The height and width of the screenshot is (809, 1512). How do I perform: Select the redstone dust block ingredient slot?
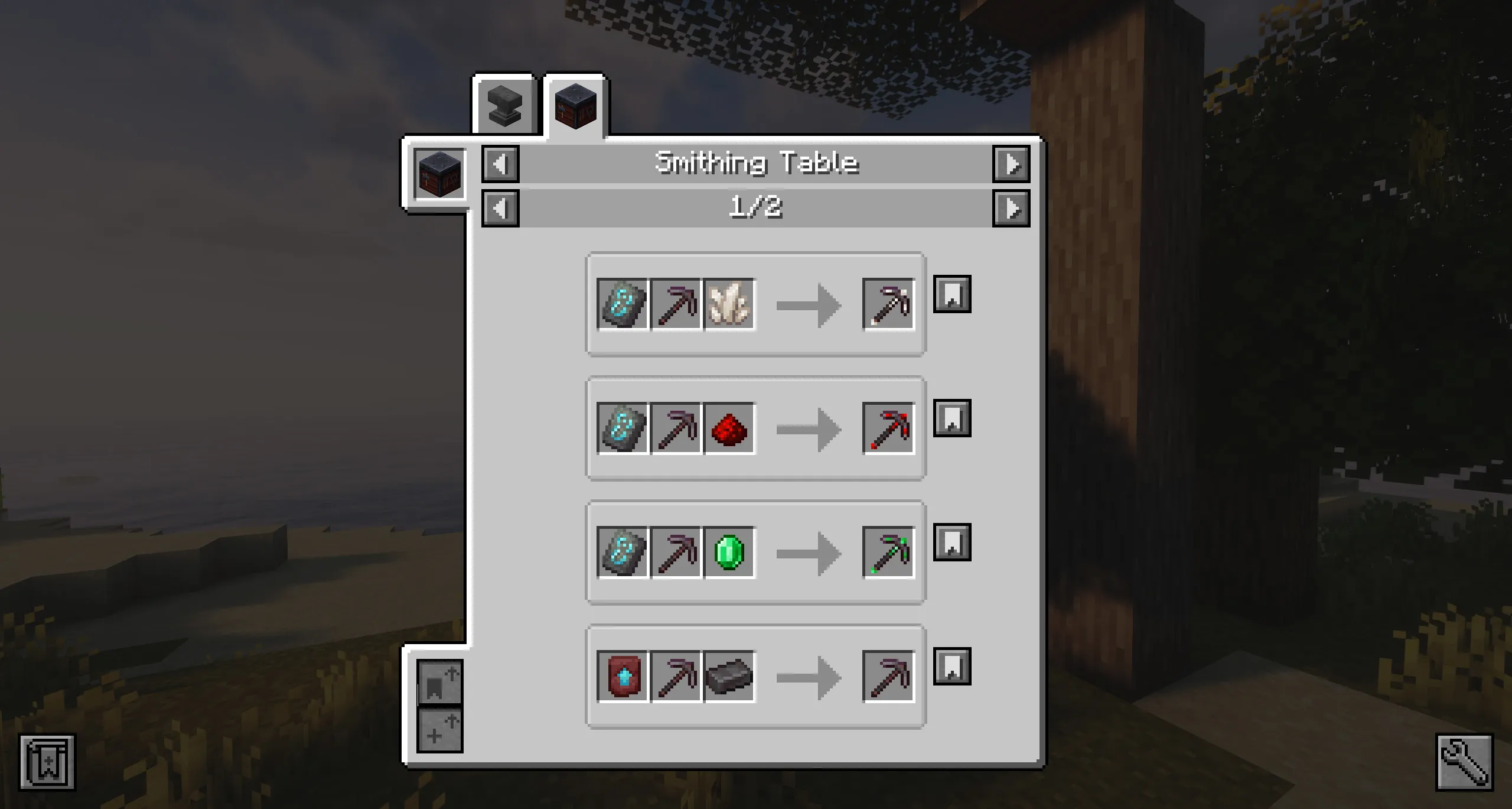(x=728, y=429)
